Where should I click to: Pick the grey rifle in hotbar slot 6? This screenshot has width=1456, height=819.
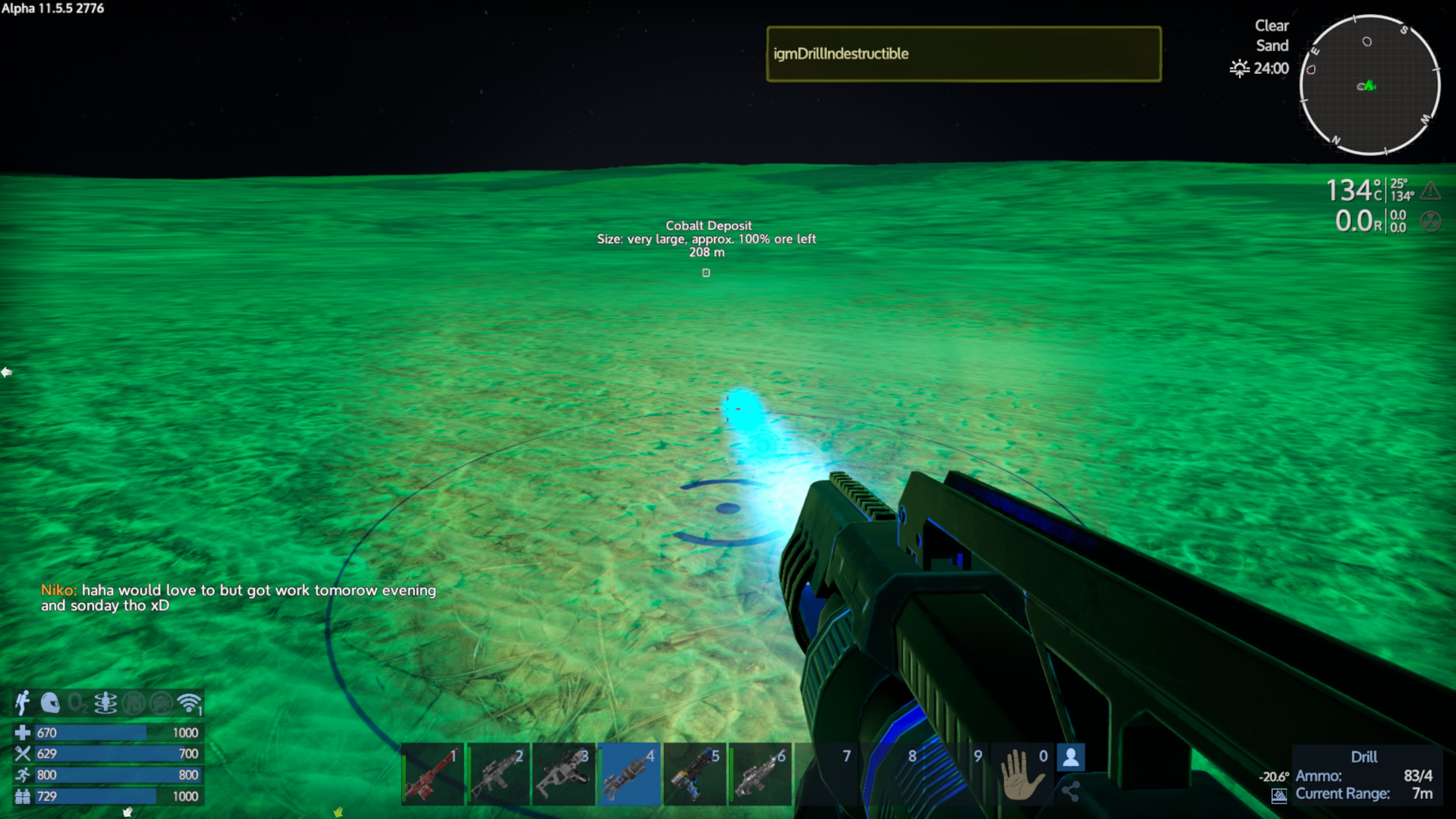pos(760,774)
